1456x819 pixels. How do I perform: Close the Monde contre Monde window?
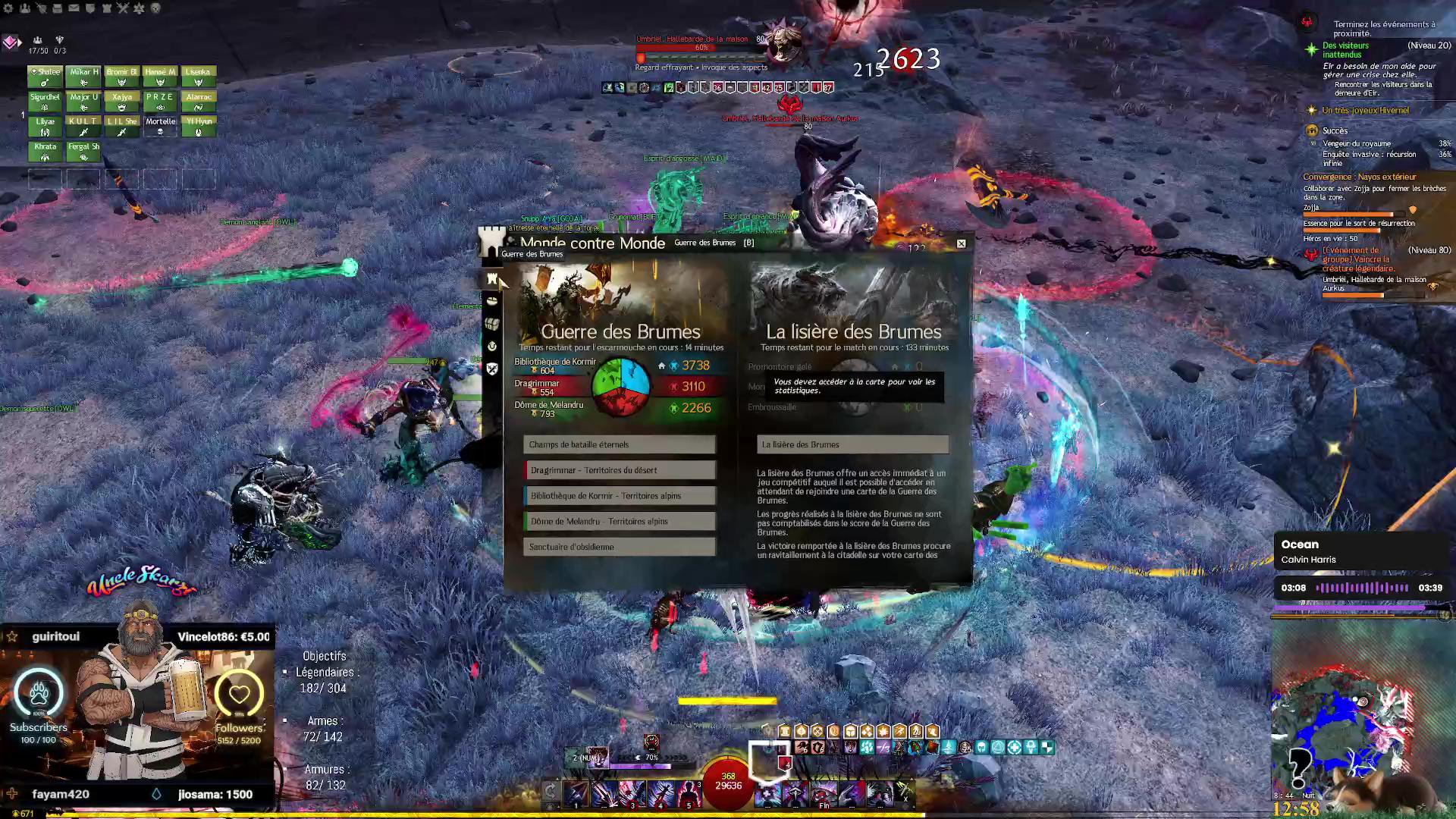coord(961,243)
